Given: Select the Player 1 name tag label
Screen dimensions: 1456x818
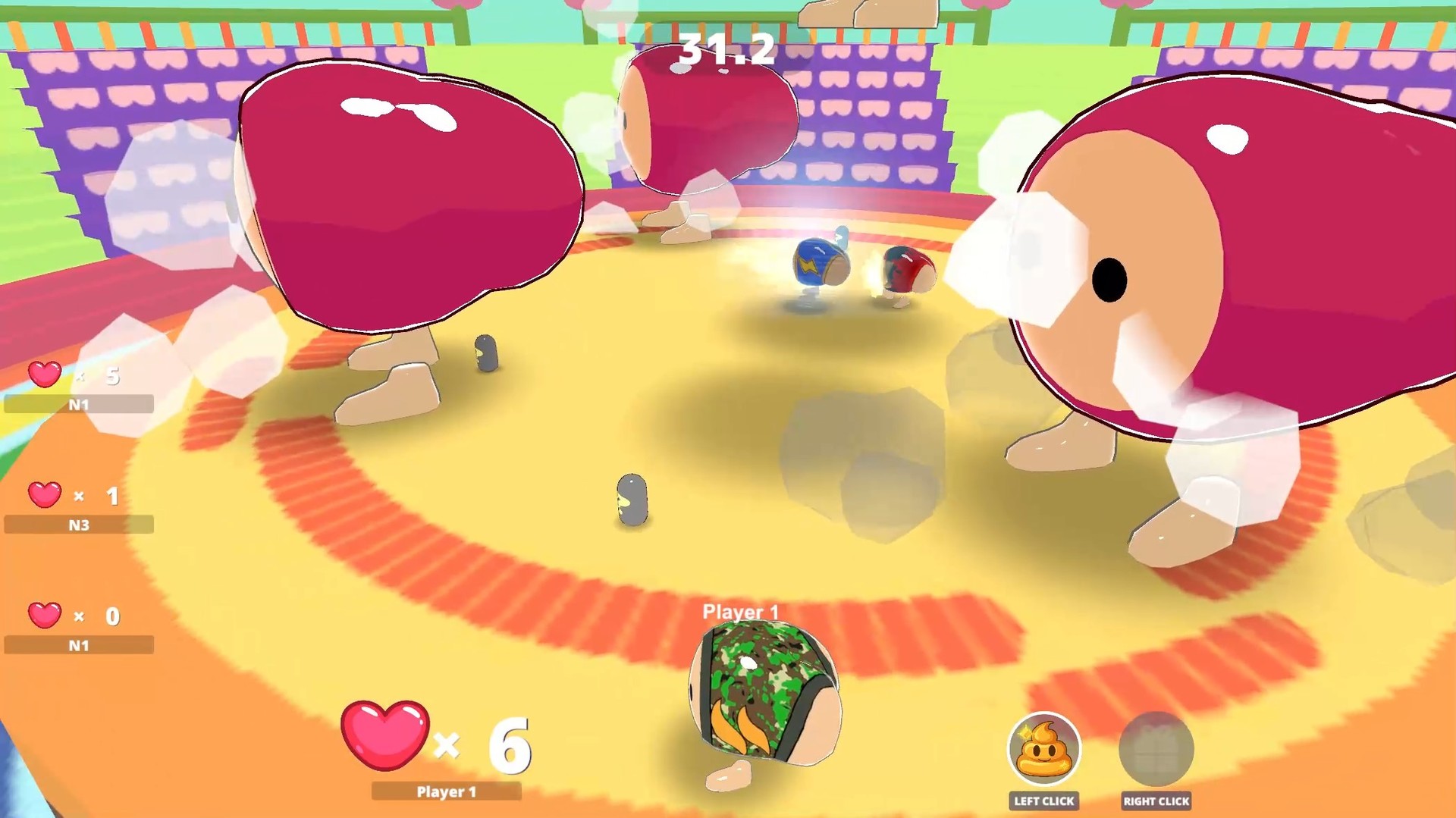Looking at the screenshot, I should tap(739, 611).
